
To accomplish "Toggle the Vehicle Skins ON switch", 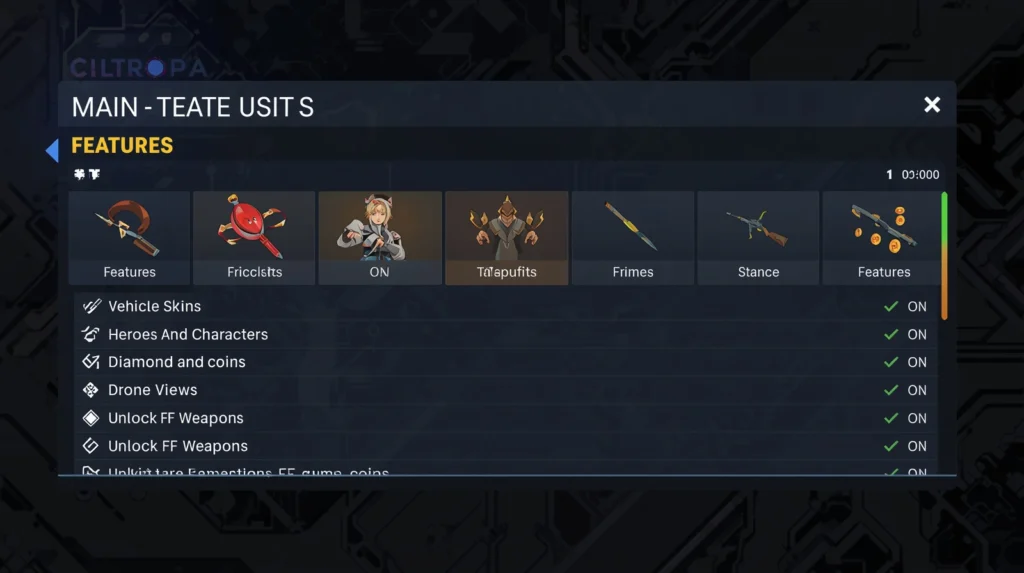I will [x=906, y=307].
